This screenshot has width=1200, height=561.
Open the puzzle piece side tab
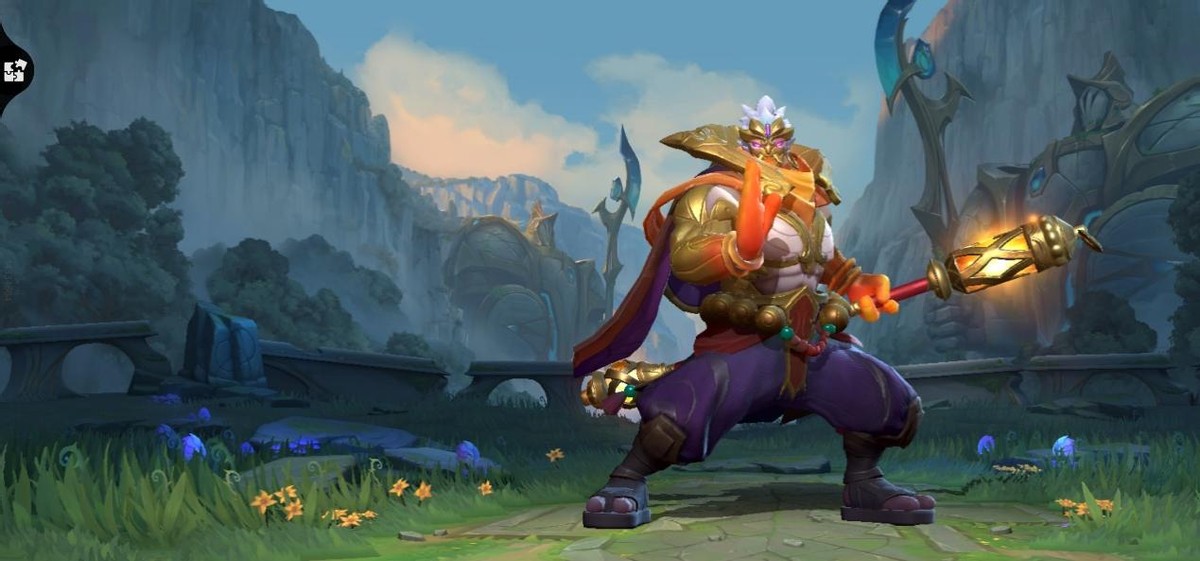click(x=14, y=70)
